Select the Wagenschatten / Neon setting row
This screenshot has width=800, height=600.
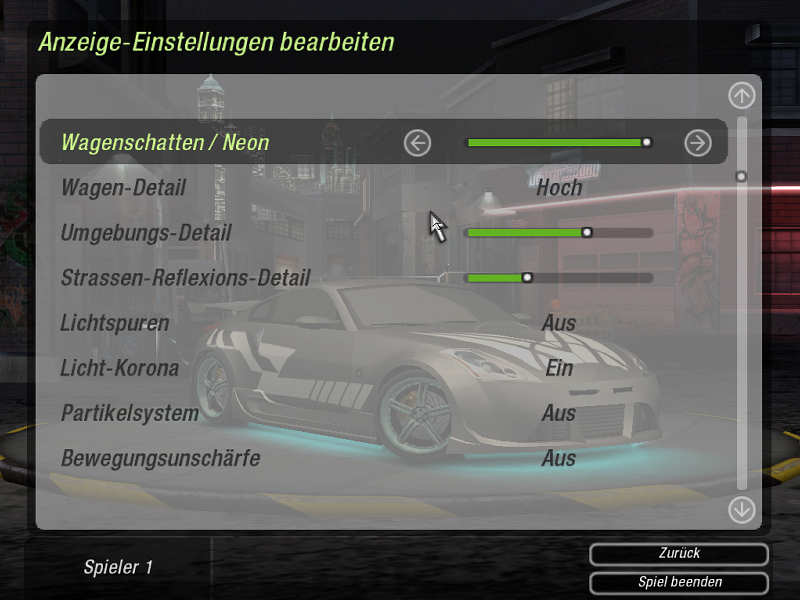165,143
